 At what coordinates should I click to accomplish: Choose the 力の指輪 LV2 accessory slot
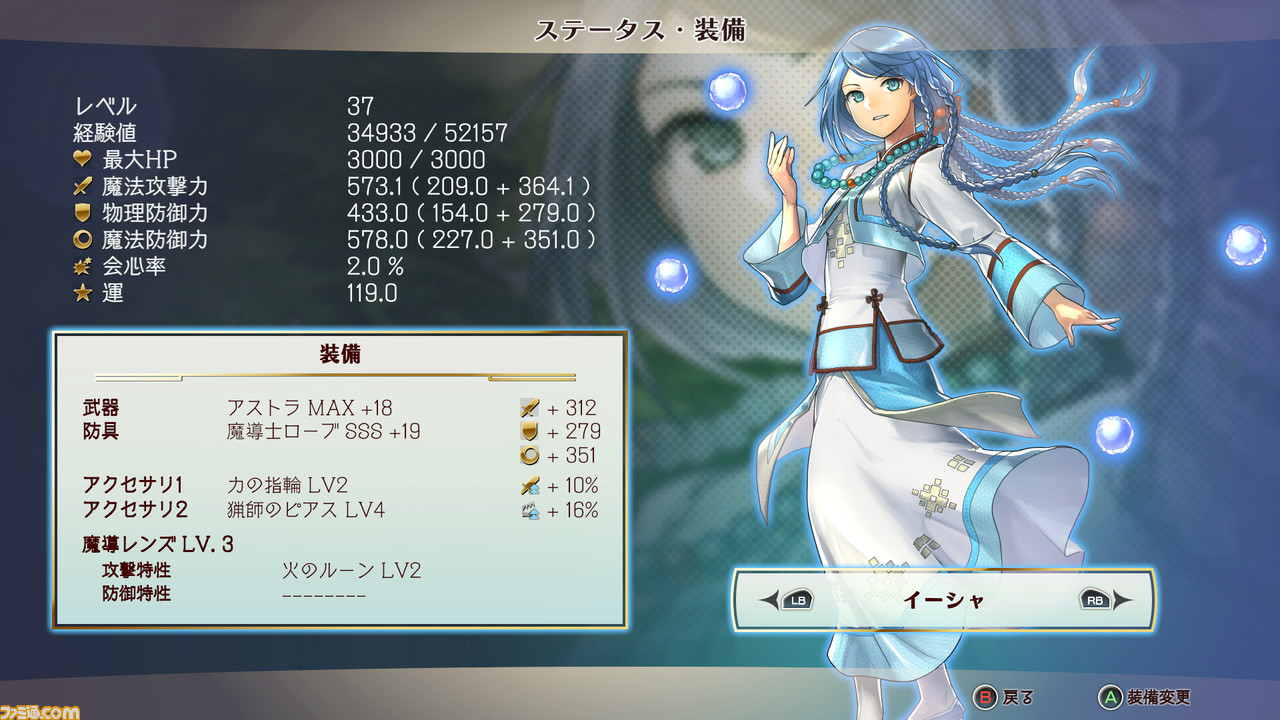(x=287, y=486)
